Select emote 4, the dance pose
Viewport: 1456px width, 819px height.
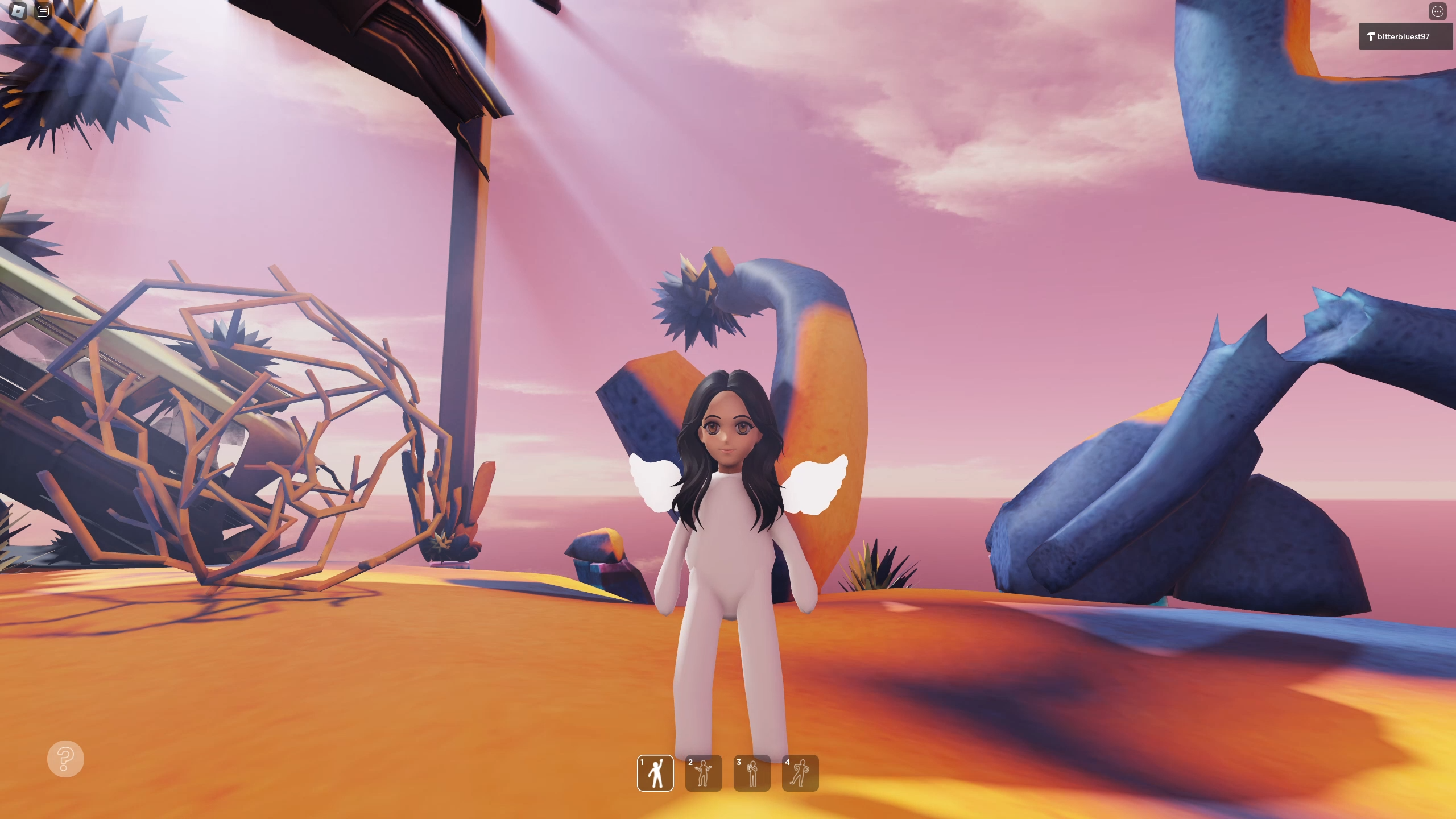click(800, 773)
